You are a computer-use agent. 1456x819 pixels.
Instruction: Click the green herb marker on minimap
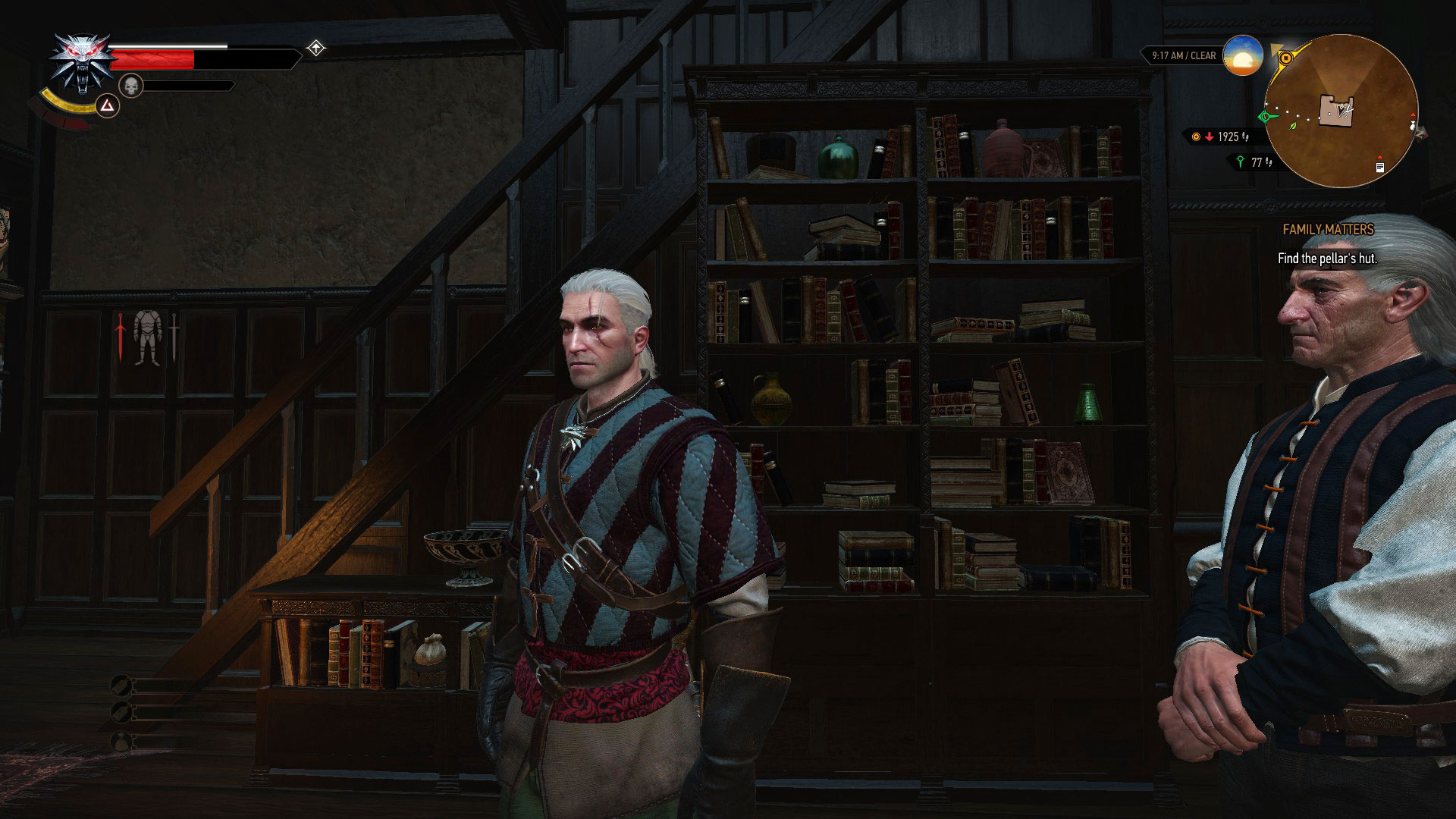pos(1293,126)
